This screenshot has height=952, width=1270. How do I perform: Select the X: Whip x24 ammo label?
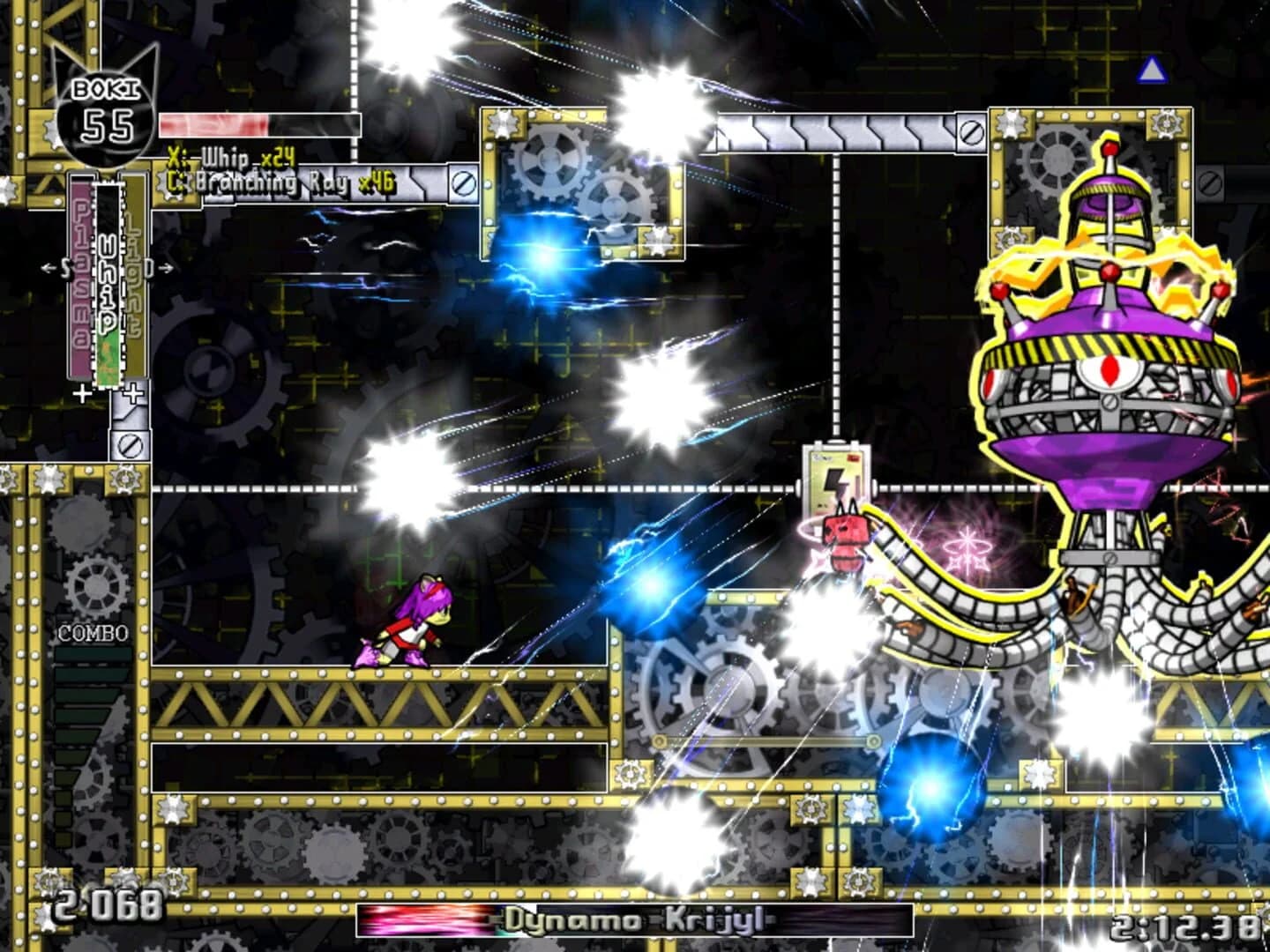point(232,160)
